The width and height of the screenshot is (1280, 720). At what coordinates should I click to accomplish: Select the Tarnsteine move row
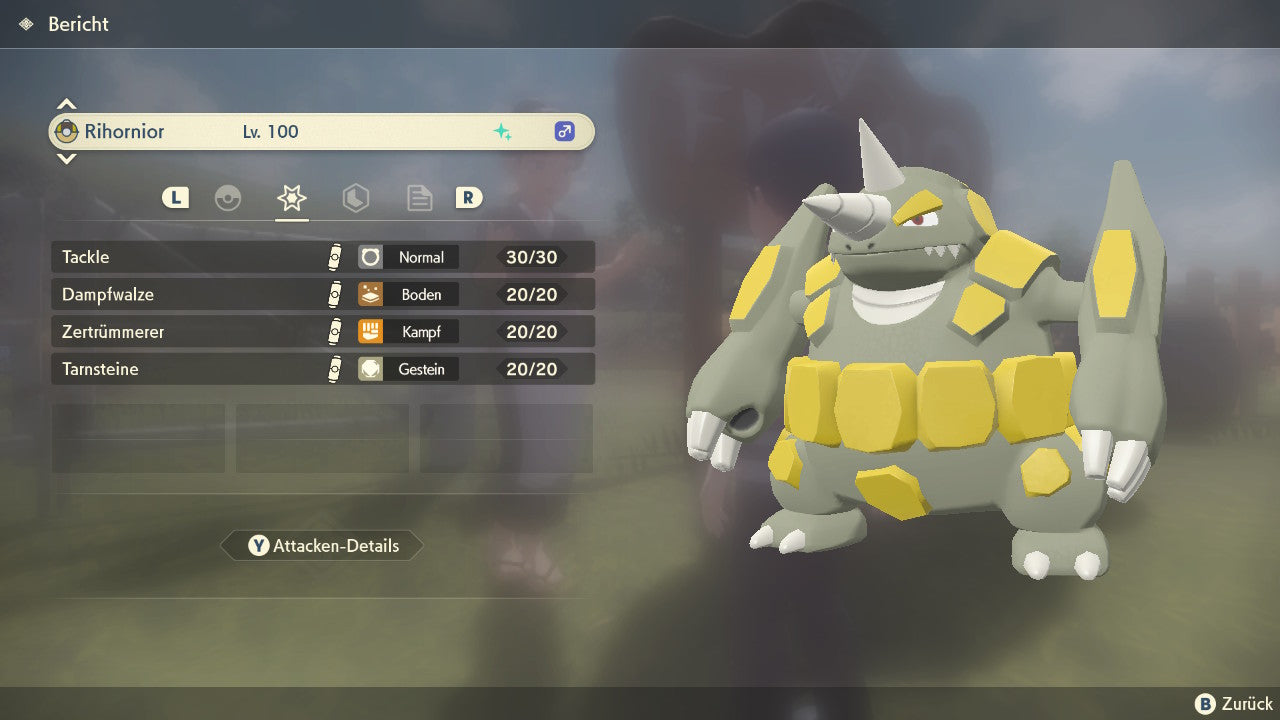point(322,369)
